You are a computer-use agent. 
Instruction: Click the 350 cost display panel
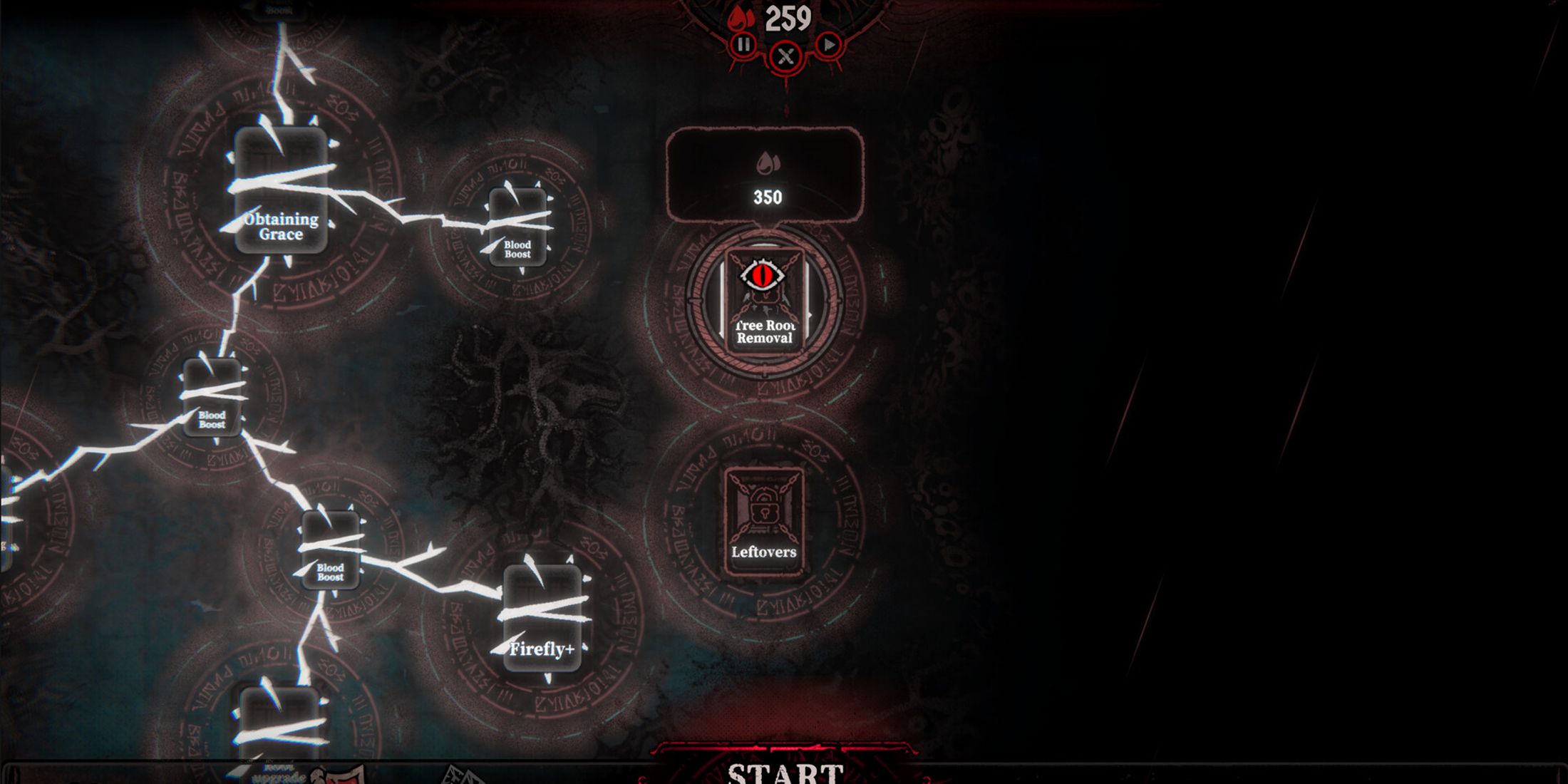click(764, 171)
